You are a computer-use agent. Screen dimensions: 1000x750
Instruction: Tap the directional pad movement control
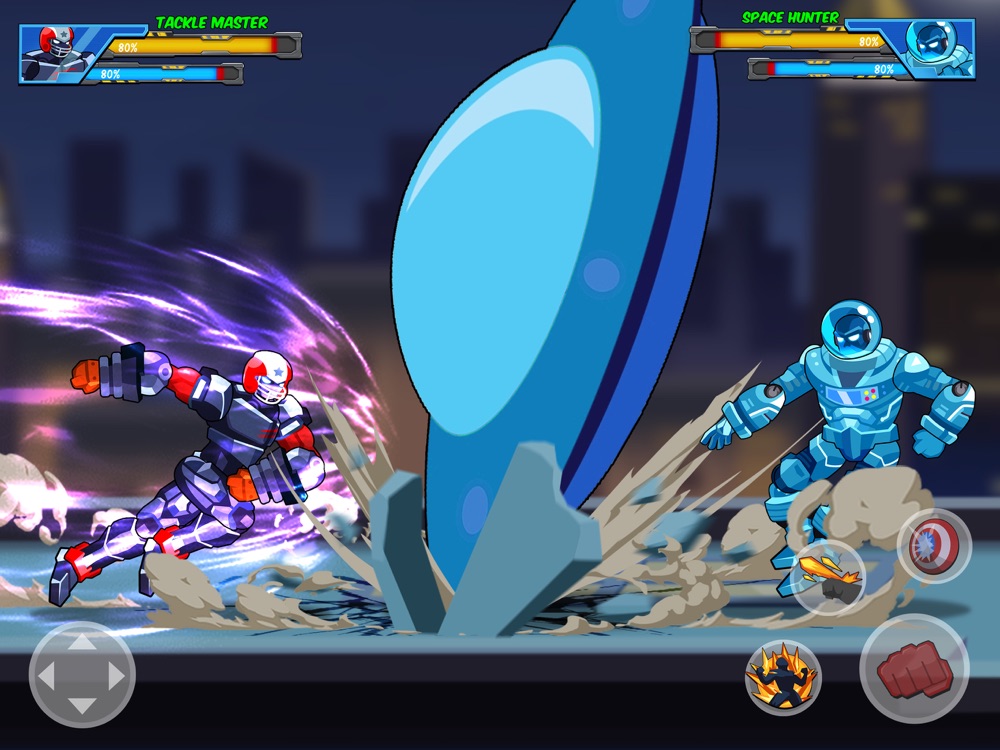tap(82, 675)
